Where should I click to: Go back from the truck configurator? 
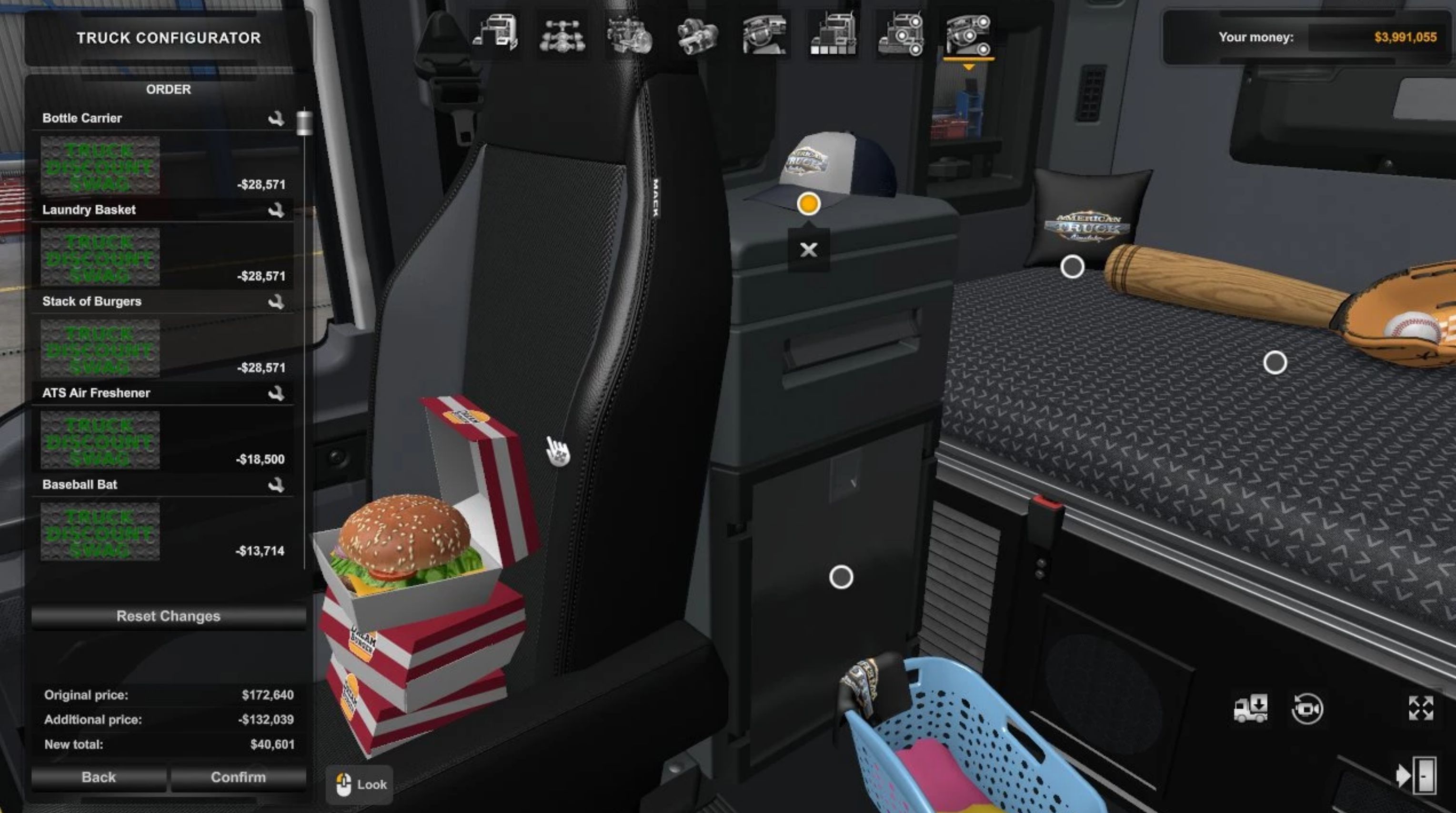(x=99, y=777)
